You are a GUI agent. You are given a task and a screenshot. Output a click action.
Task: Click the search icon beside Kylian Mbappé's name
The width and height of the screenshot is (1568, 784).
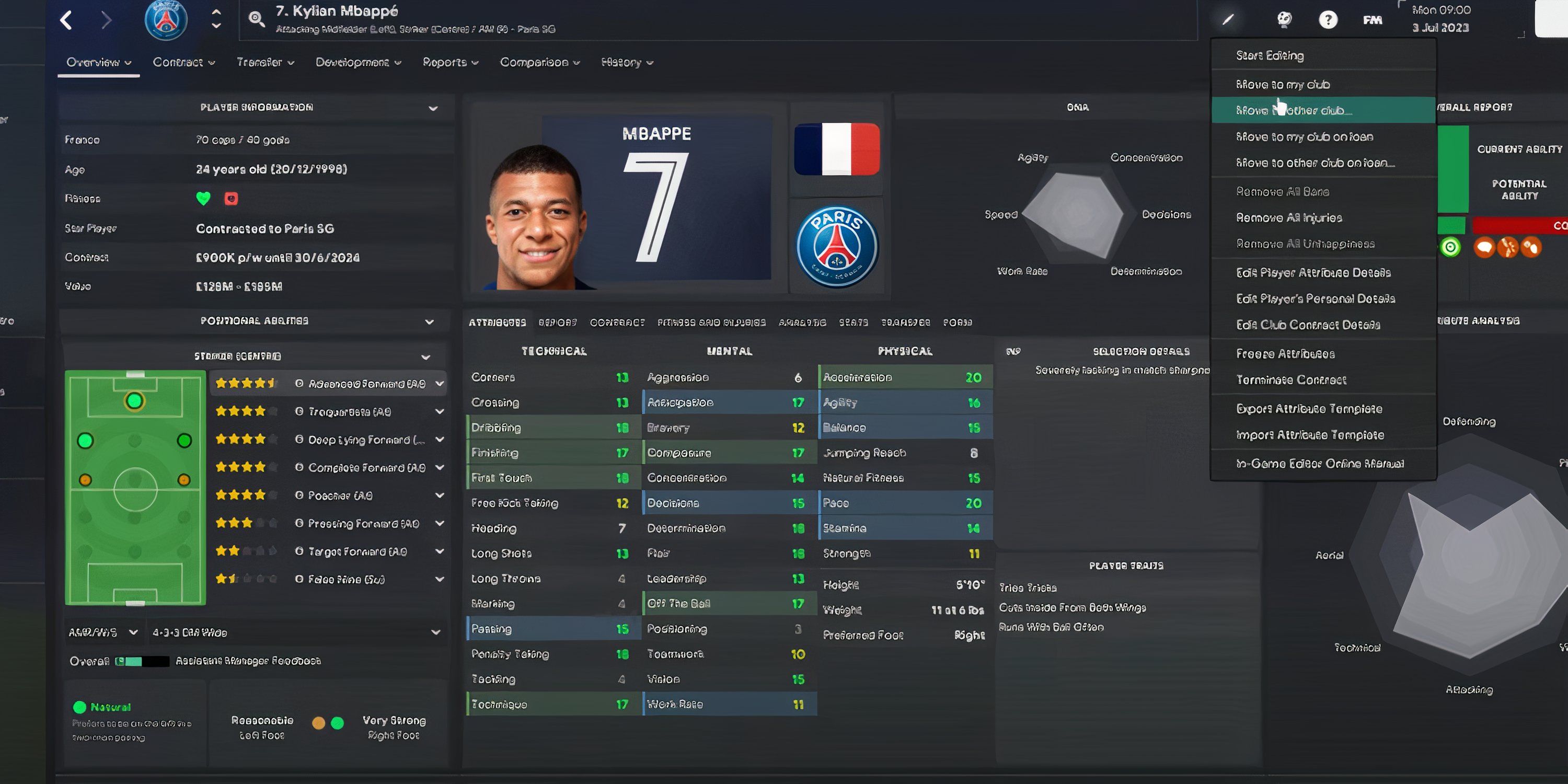[256, 18]
